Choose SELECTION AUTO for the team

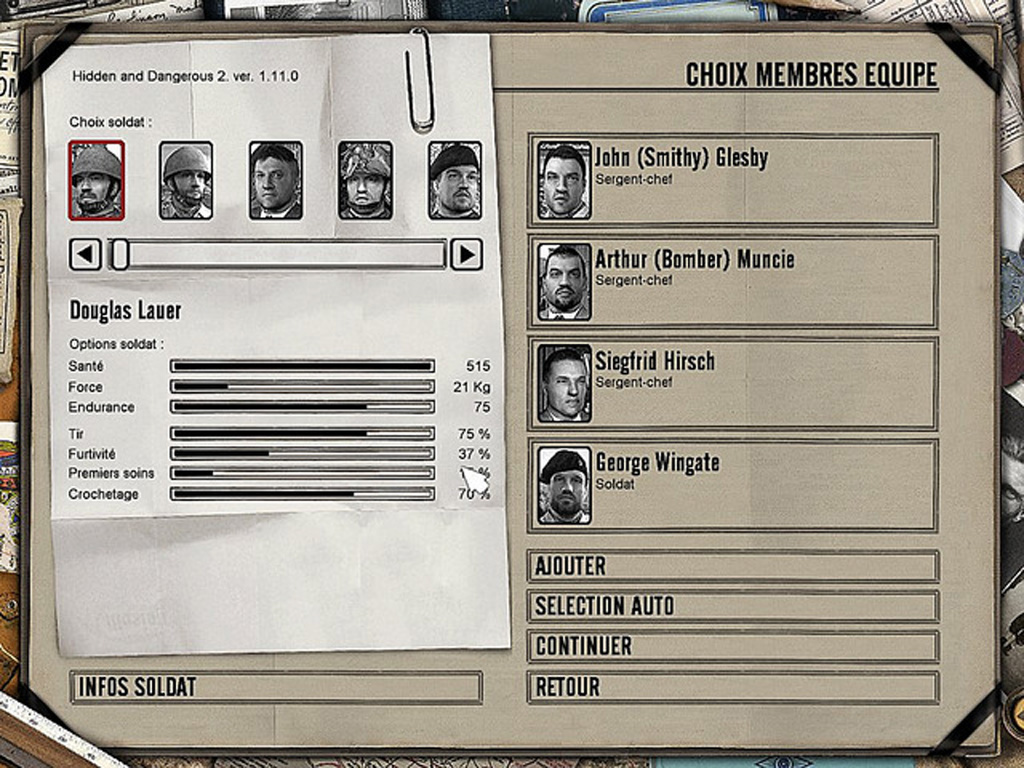coord(732,606)
